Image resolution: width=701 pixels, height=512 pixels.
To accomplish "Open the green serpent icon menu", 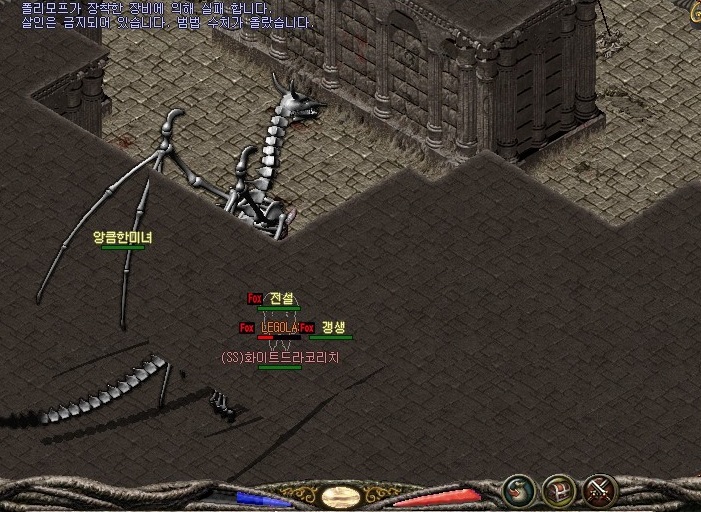I will [519, 490].
